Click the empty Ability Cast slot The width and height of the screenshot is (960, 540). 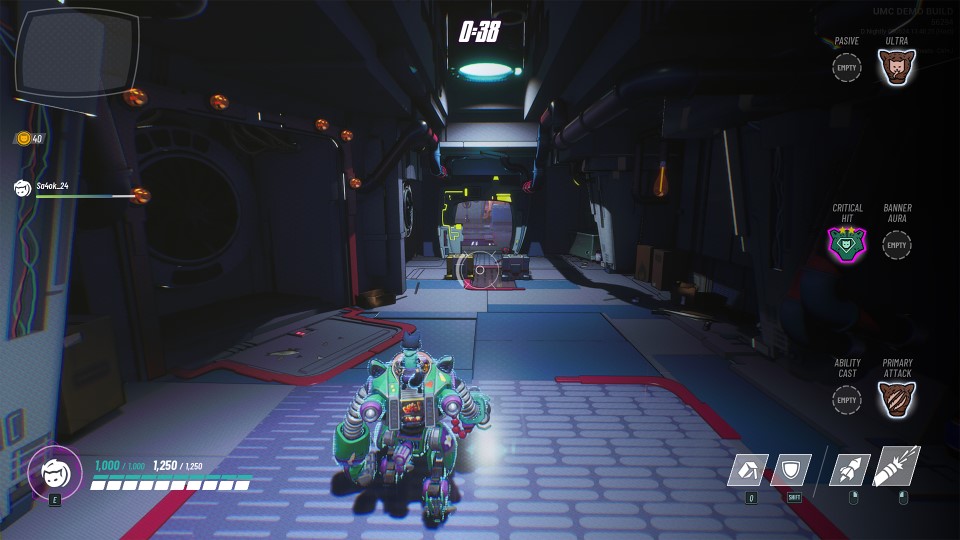(x=847, y=399)
